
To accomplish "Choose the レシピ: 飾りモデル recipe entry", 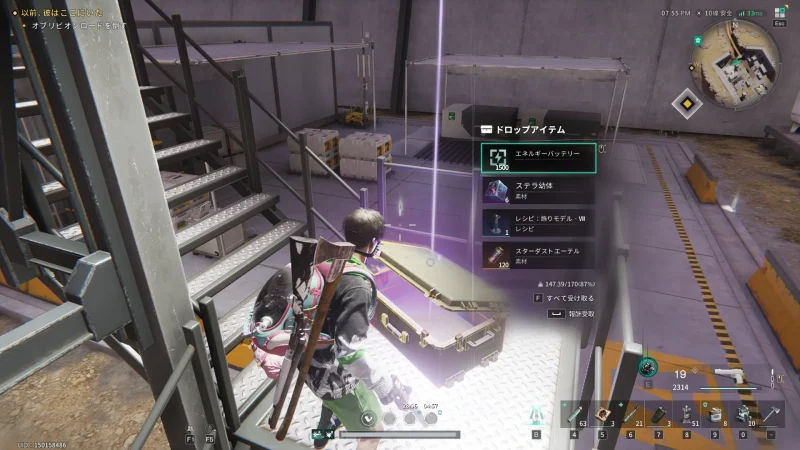I will coord(538,222).
